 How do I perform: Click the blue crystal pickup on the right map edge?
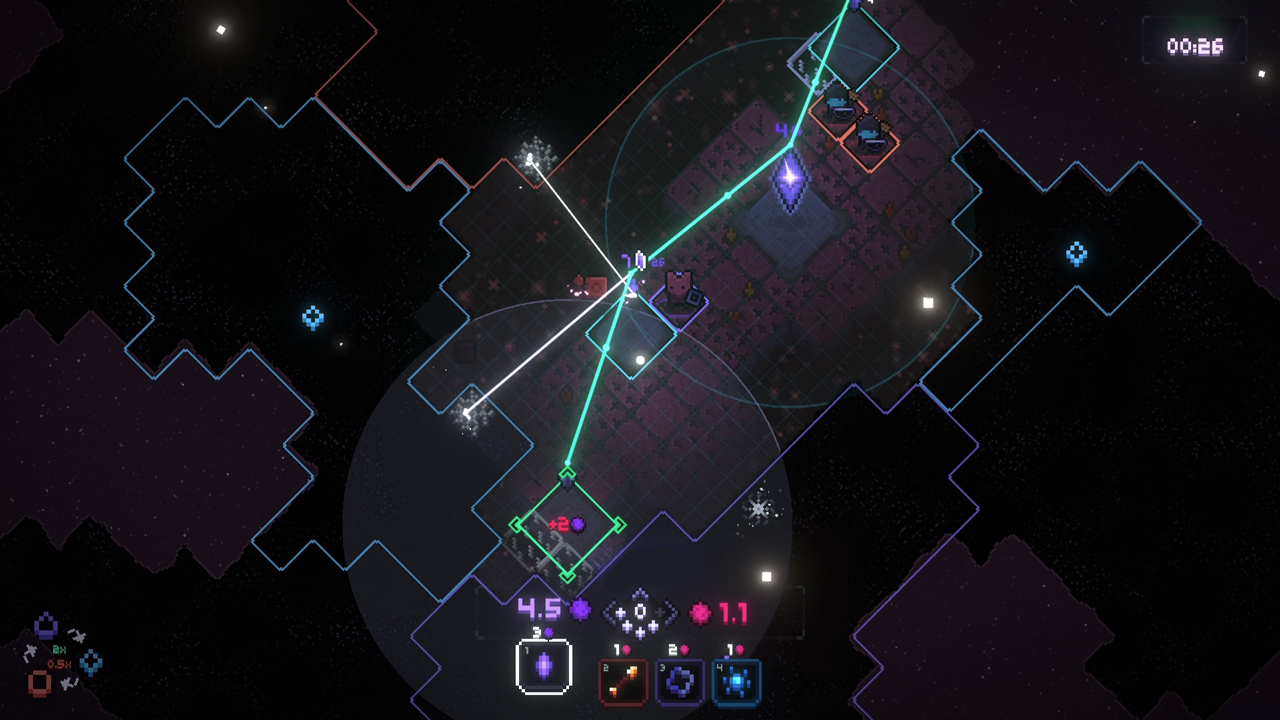coord(1076,255)
